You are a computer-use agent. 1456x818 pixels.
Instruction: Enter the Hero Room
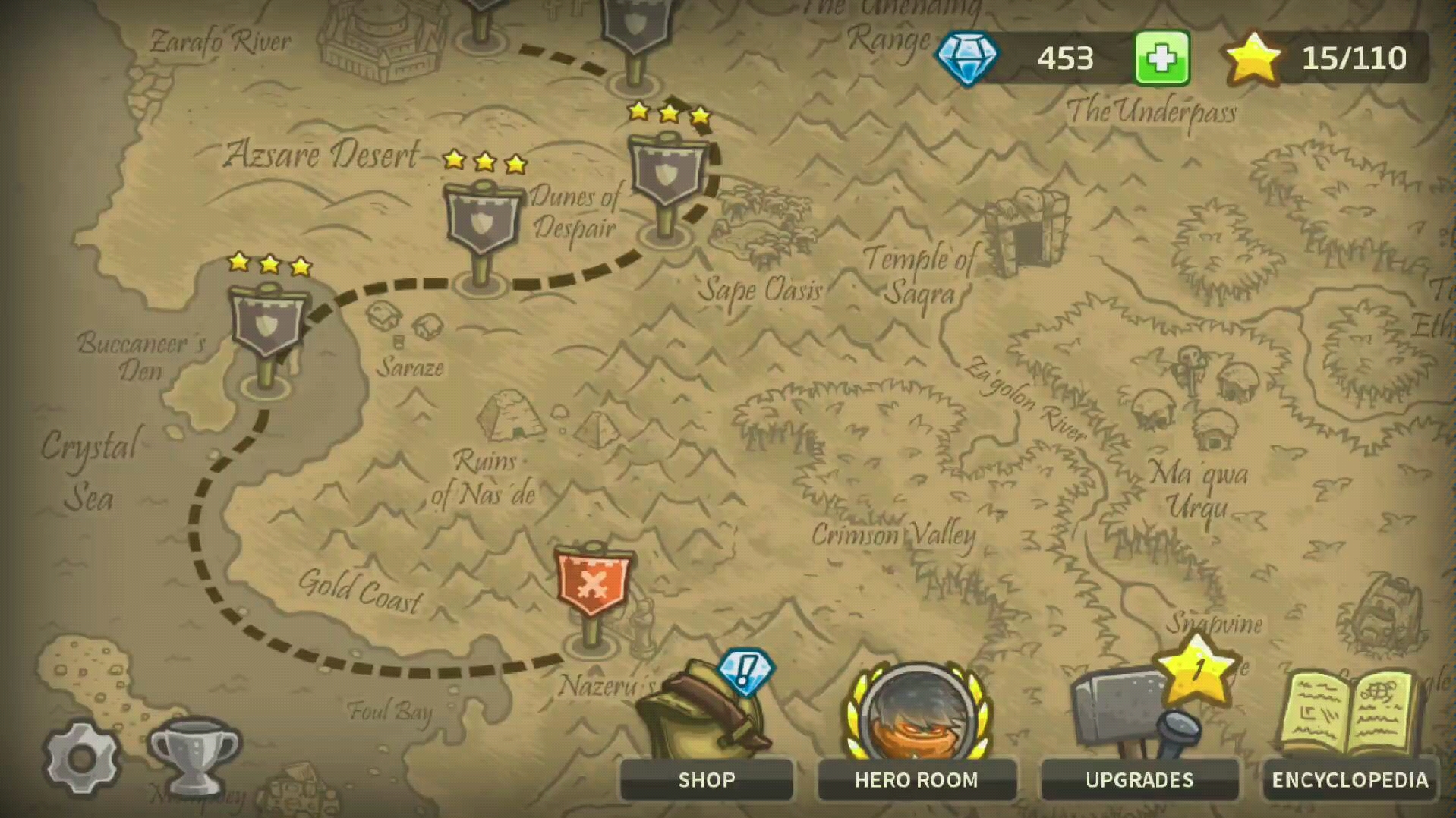coord(916,779)
